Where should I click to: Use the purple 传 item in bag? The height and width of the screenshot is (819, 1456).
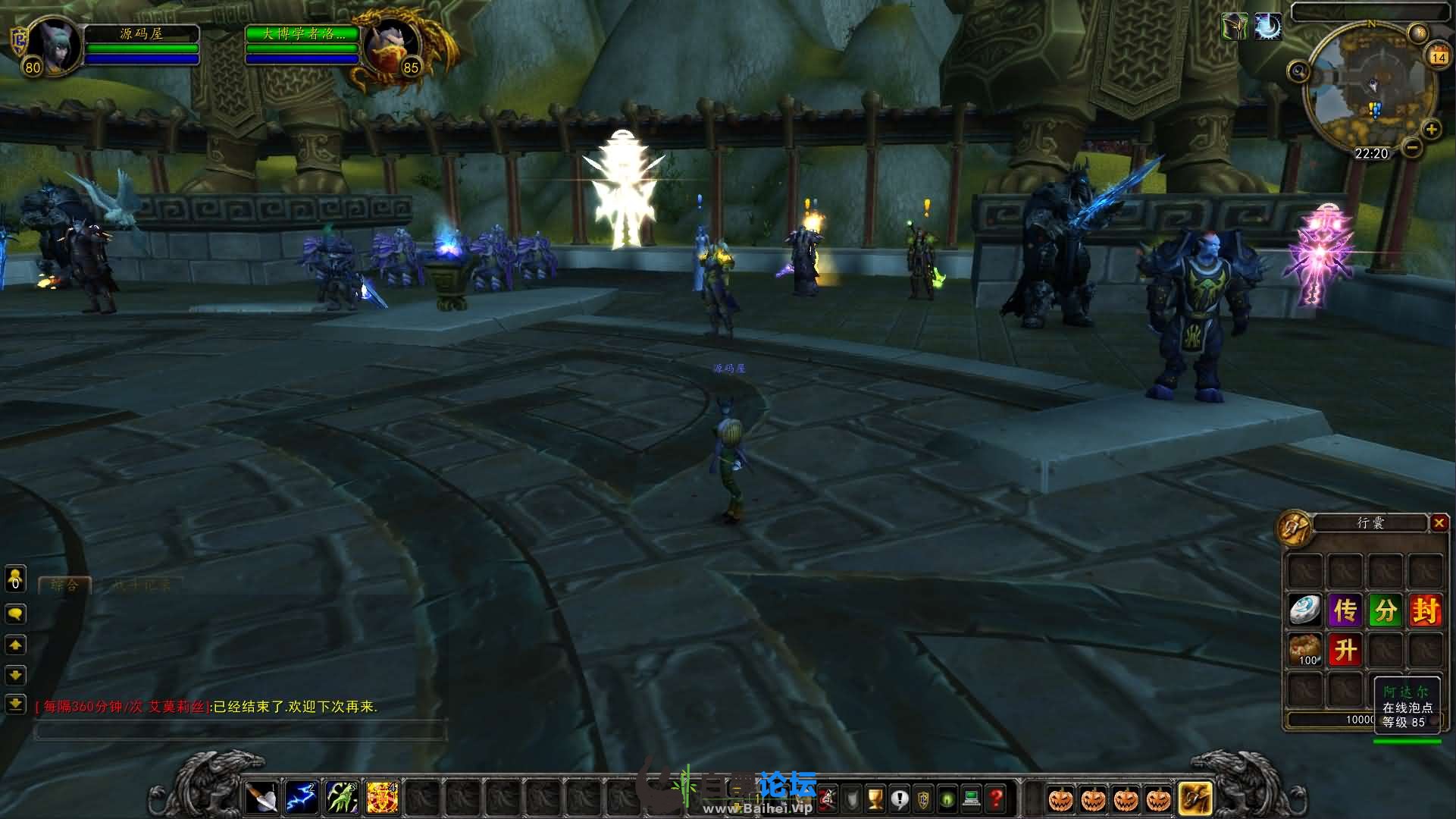(x=1345, y=610)
